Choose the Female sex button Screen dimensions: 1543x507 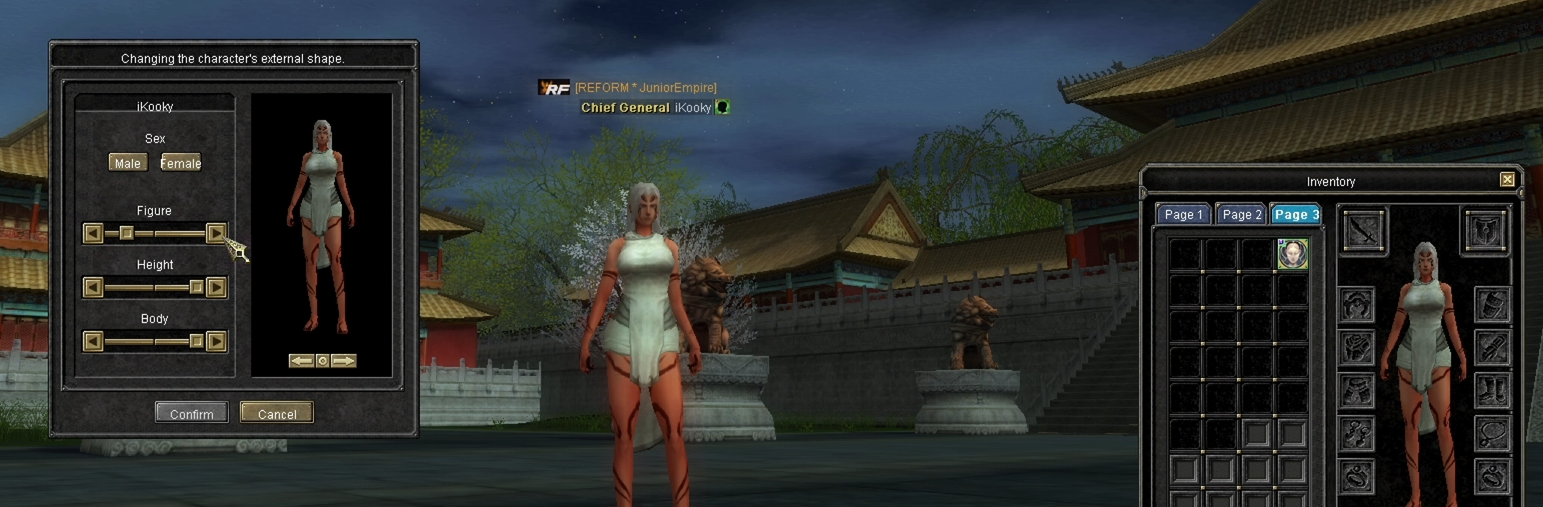pyautogui.click(x=181, y=163)
